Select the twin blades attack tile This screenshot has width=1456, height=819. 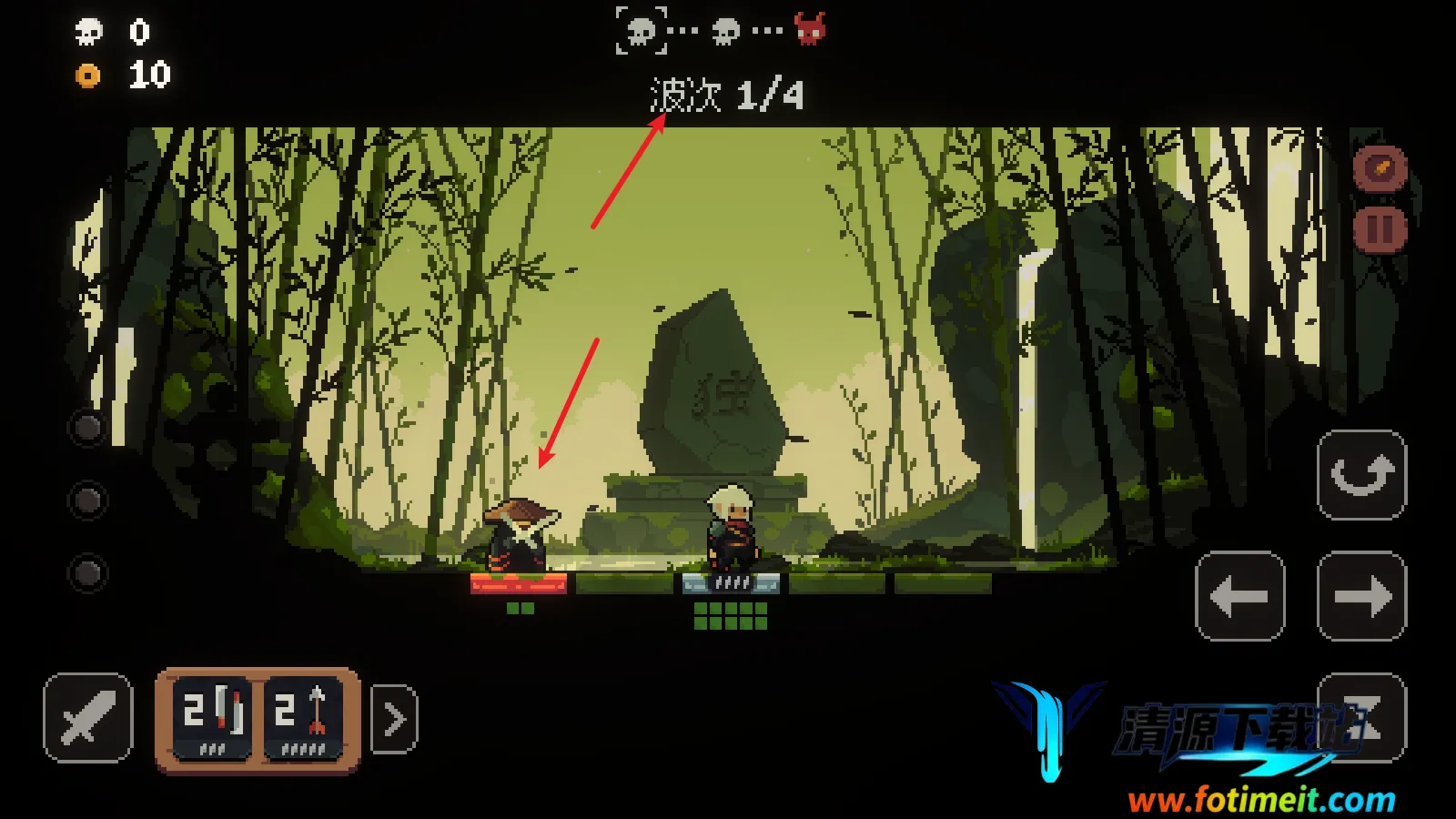[212, 718]
